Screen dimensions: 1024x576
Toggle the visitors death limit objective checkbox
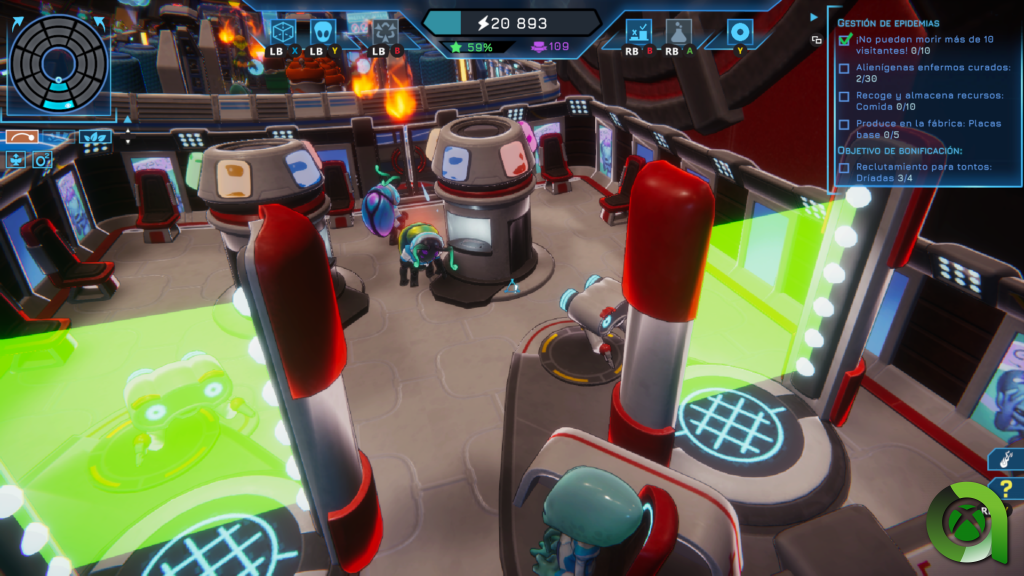click(845, 40)
